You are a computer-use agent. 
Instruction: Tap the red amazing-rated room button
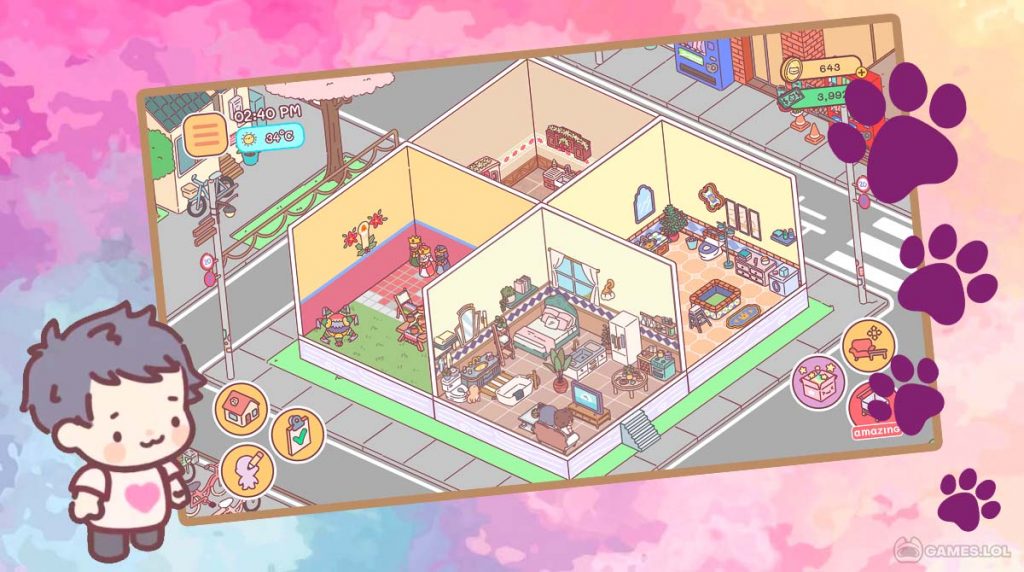pos(872,411)
